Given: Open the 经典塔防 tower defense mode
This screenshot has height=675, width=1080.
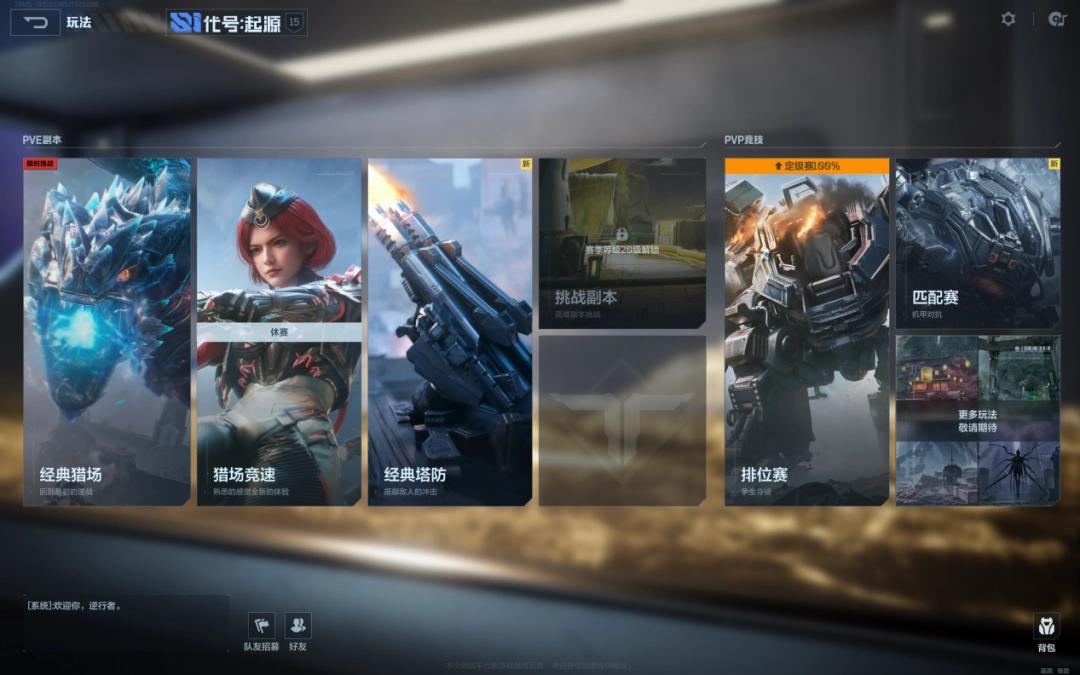Looking at the screenshot, I should point(450,331).
